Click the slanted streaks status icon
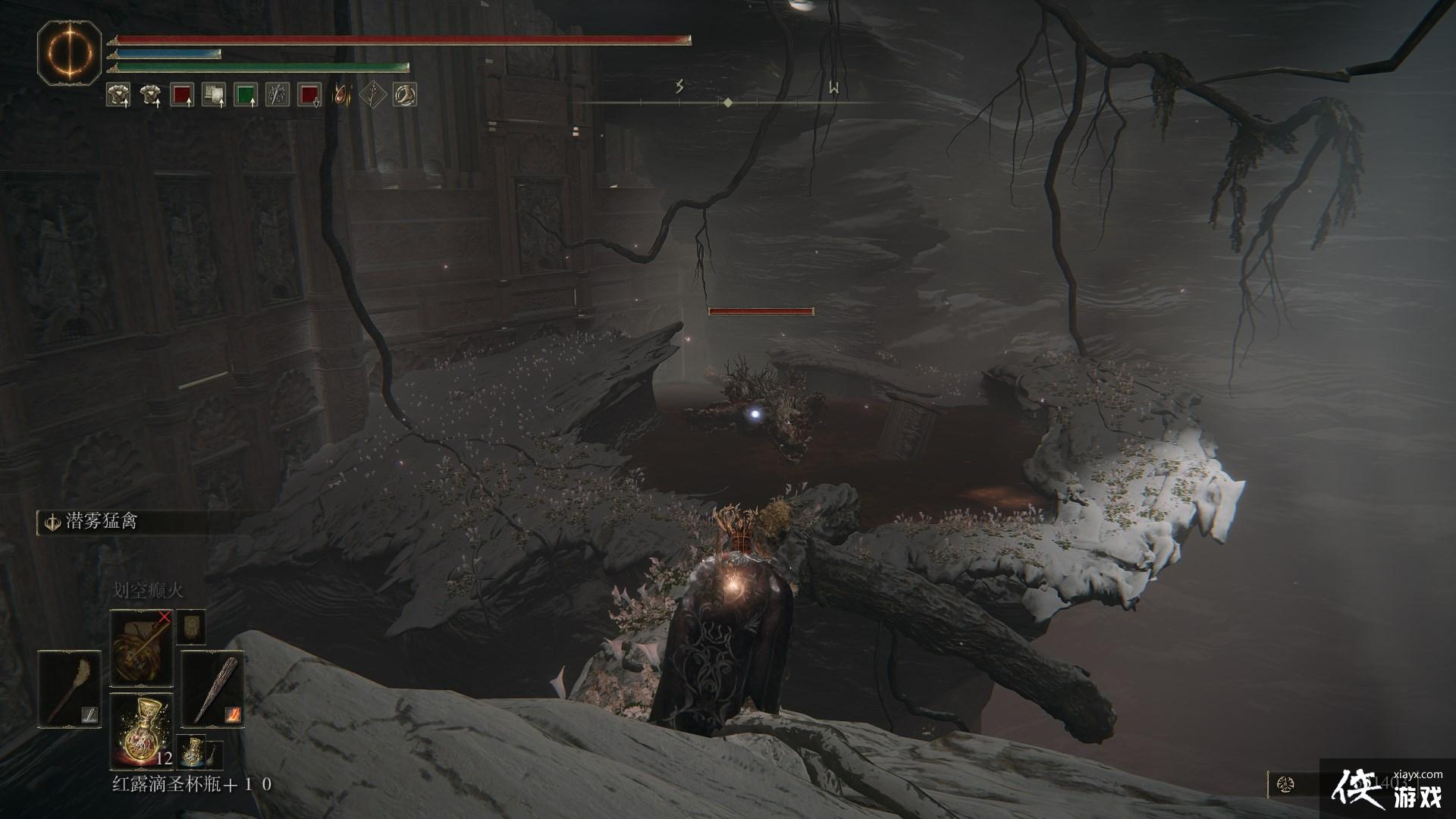This screenshot has height=819, width=1456. [277, 95]
